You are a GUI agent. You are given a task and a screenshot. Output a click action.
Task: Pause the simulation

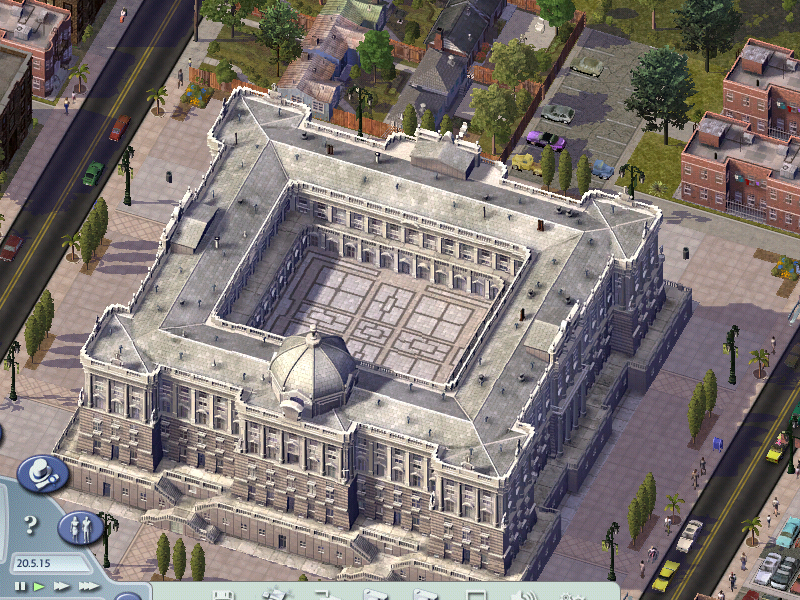point(20,586)
